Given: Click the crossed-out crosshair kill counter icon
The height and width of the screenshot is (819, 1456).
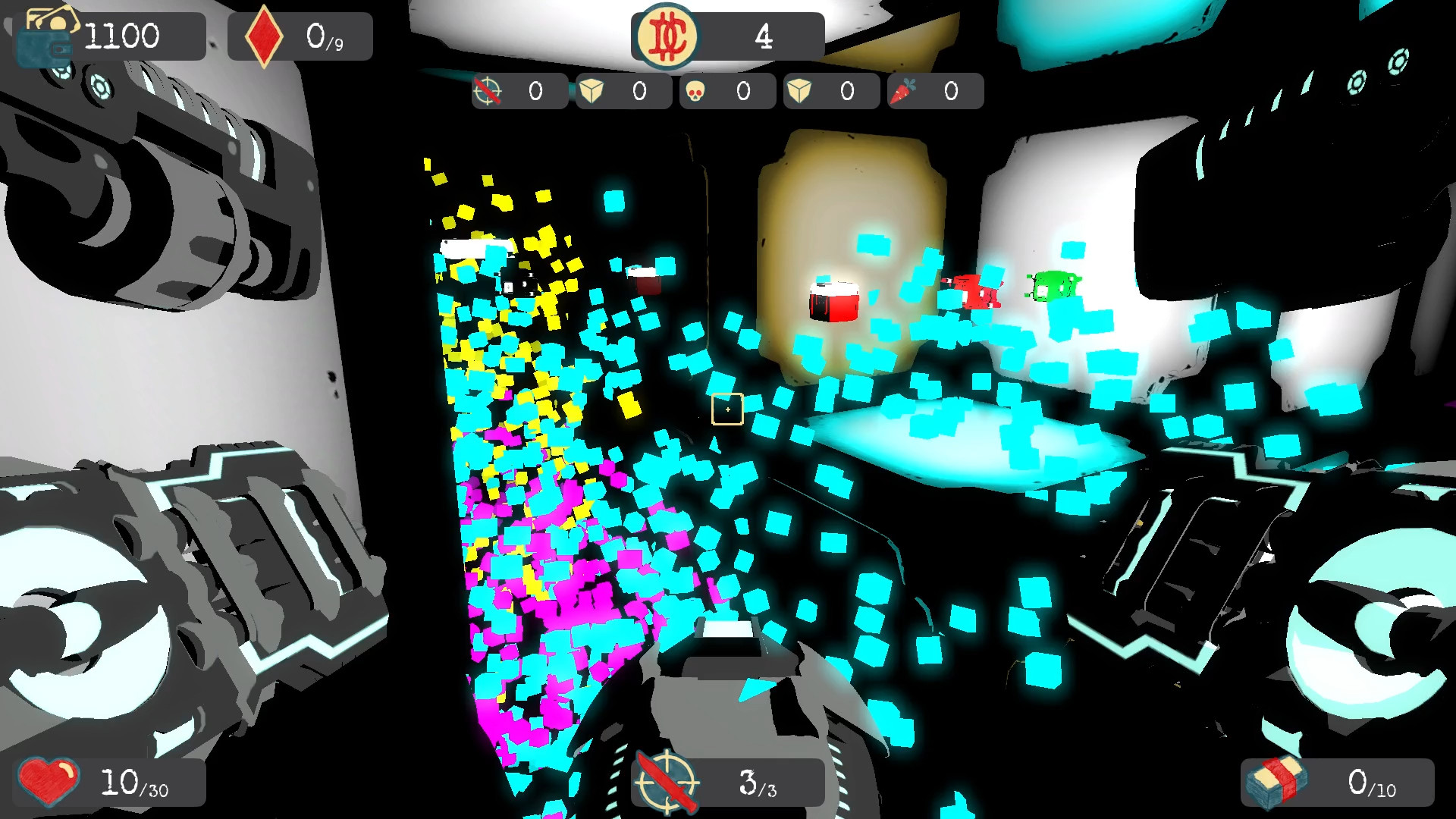Looking at the screenshot, I should [488, 91].
